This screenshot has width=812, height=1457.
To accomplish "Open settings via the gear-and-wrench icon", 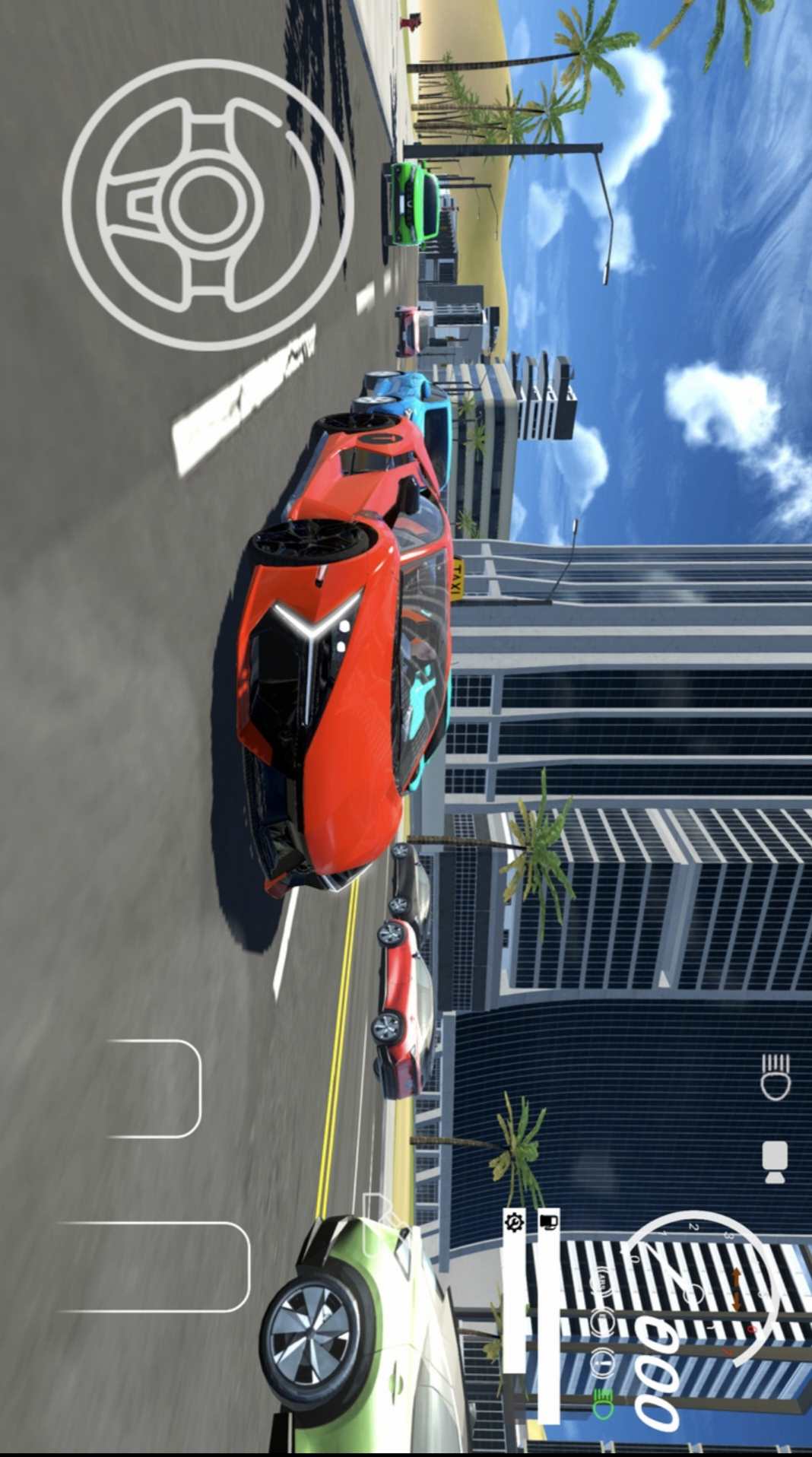I will point(515,1222).
